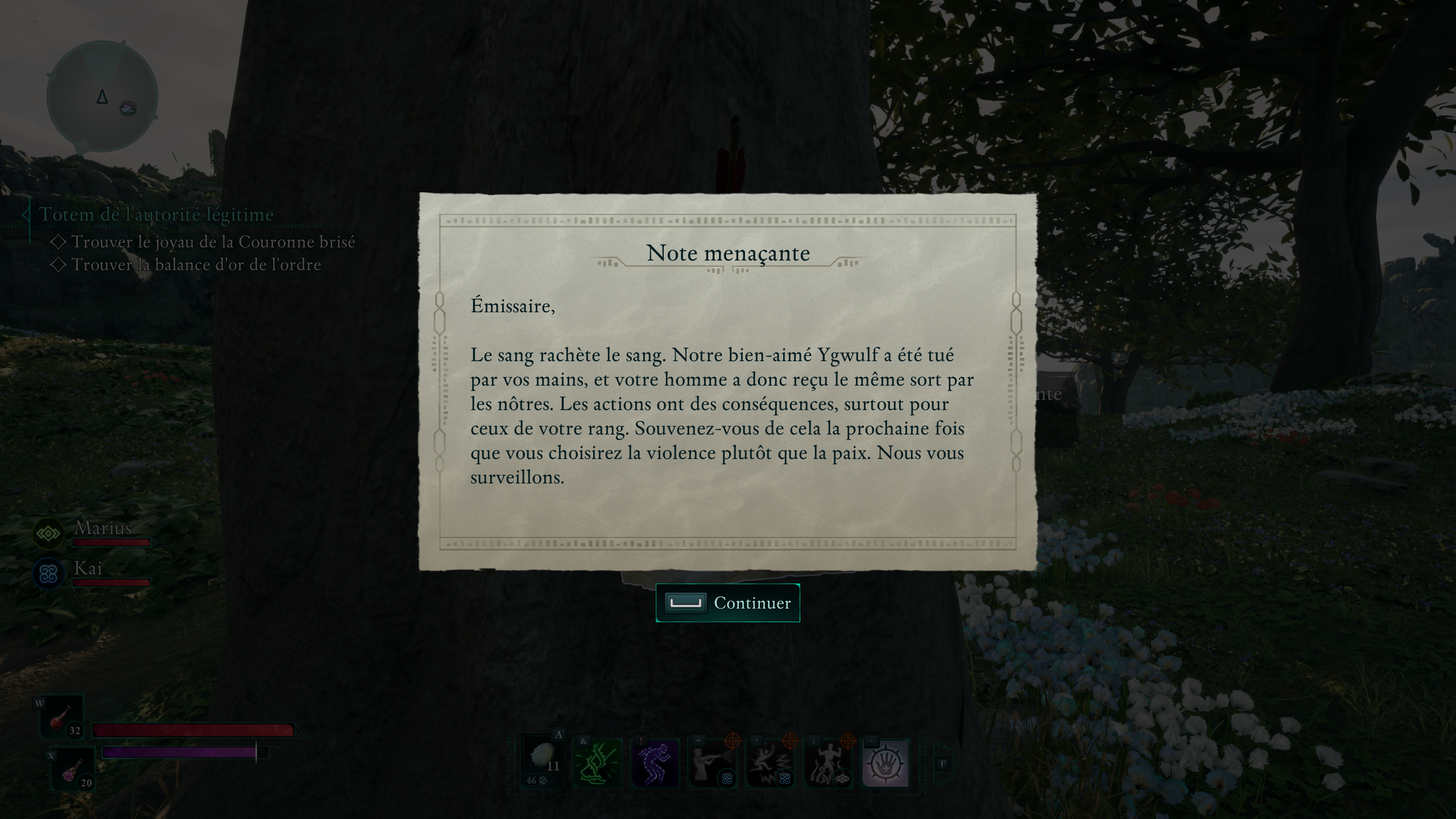The image size is (1456, 819).
Task: Toggle the targeting reticle on the shock ability
Action: [x=791, y=742]
